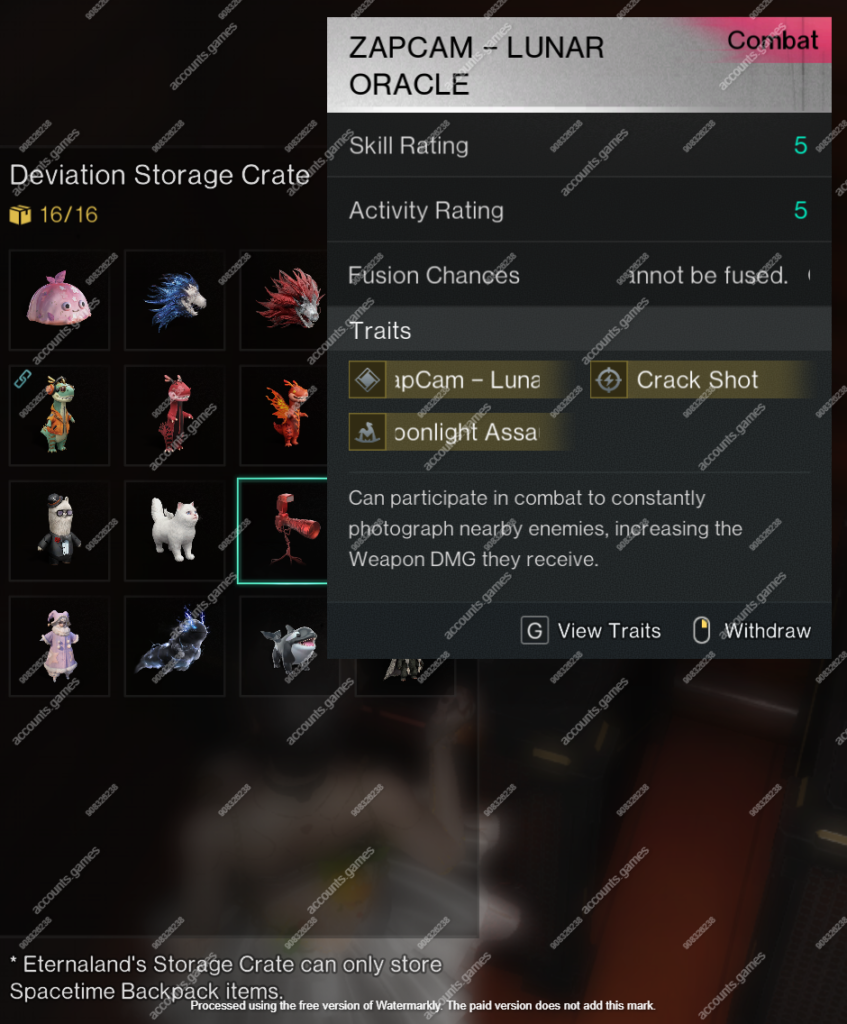Withdraw the ZapCam deviation

coord(752,631)
